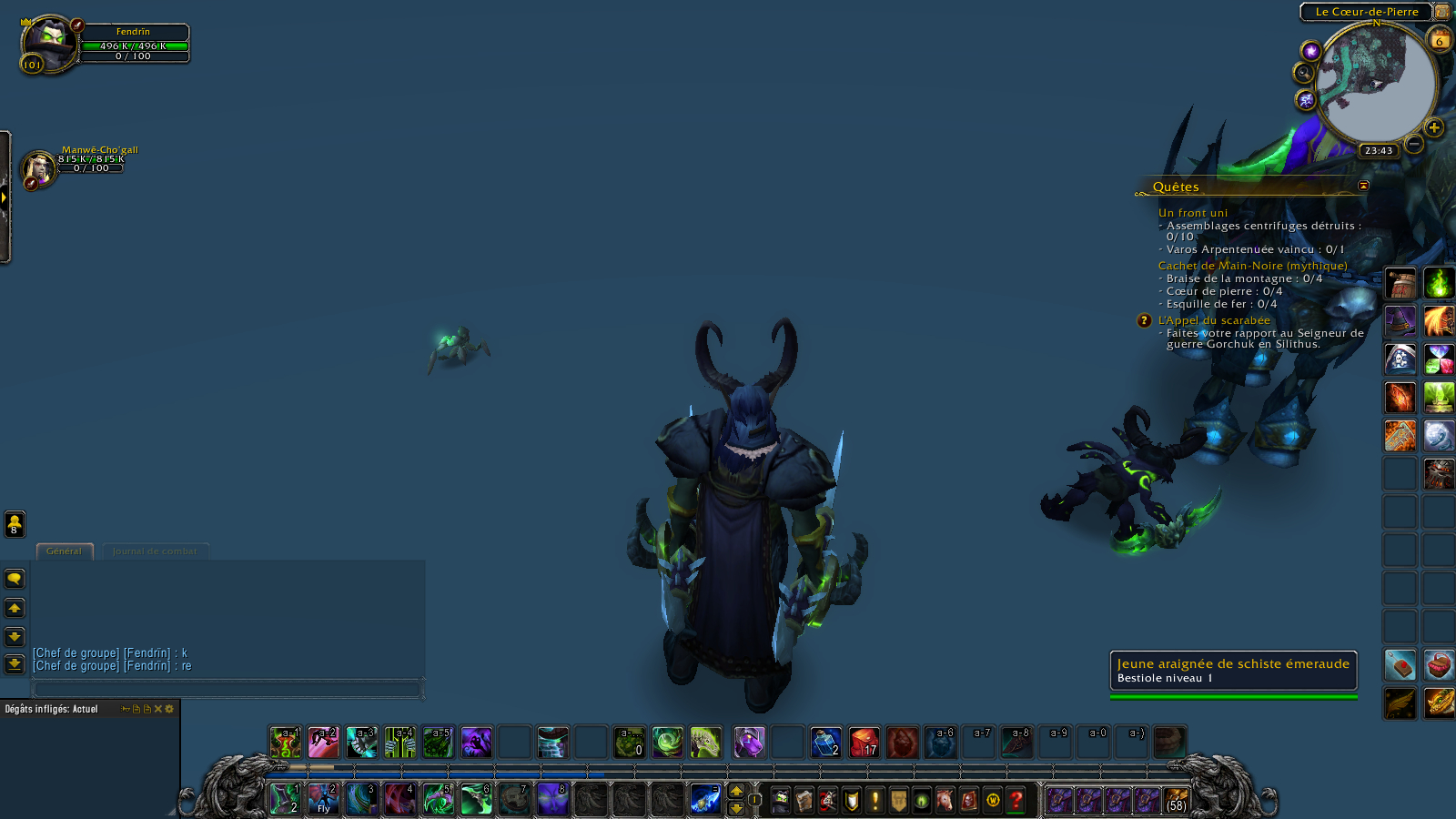Open the world map button beside zone name
The height and width of the screenshot is (819, 1456).
[1442, 12]
